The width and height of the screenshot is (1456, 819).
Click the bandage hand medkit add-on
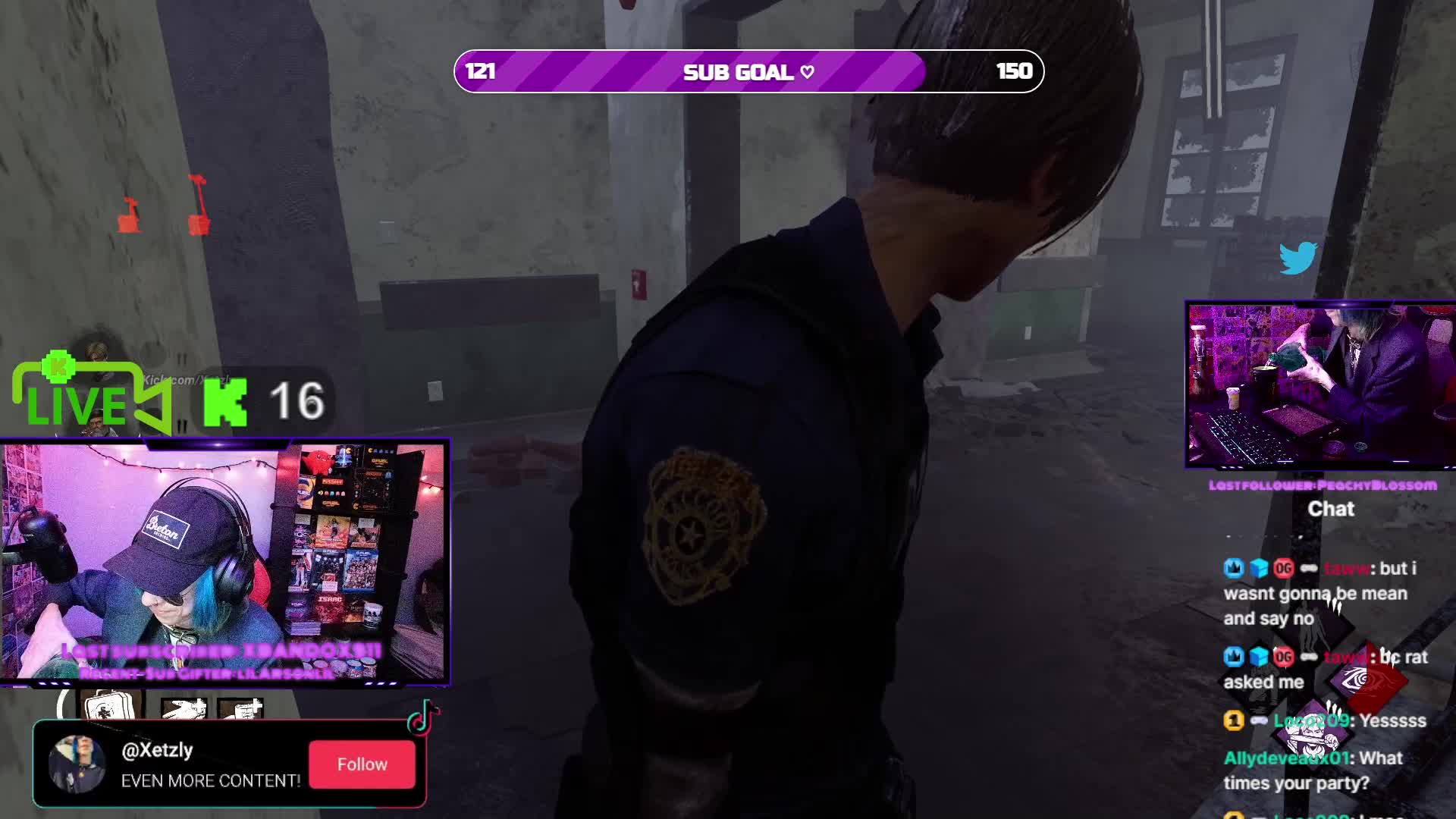coord(184,709)
